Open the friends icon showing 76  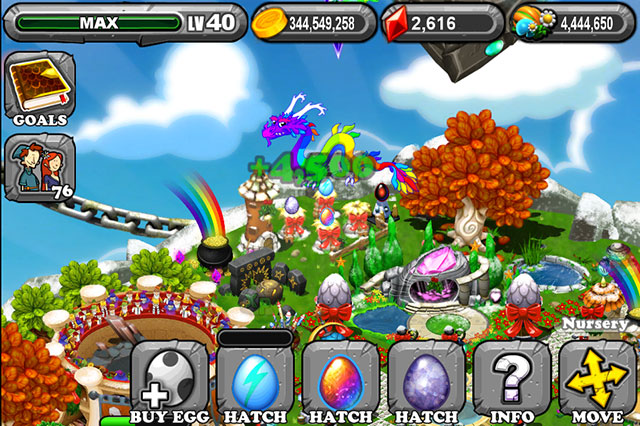click(36, 165)
